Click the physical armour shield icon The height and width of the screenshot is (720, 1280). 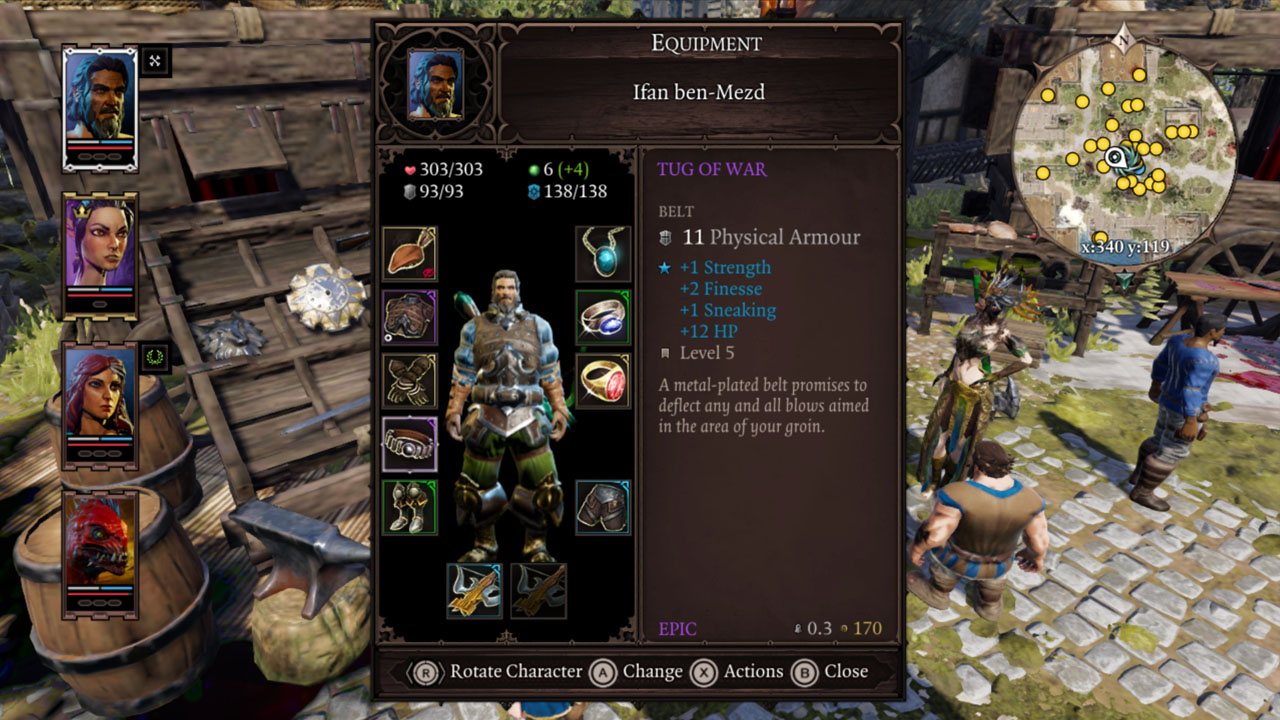click(x=412, y=192)
